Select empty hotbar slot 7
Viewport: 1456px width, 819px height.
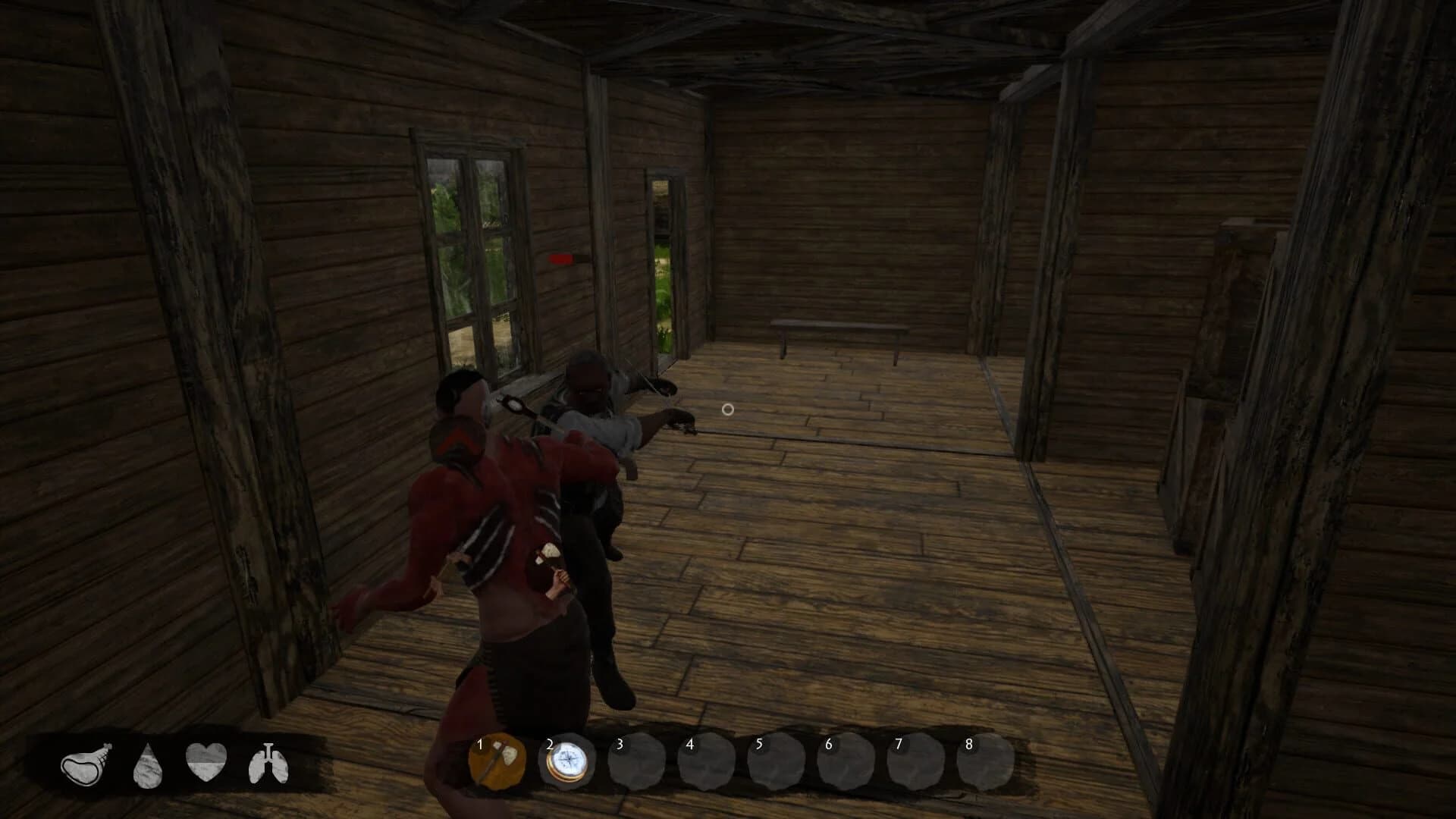coord(913,765)
